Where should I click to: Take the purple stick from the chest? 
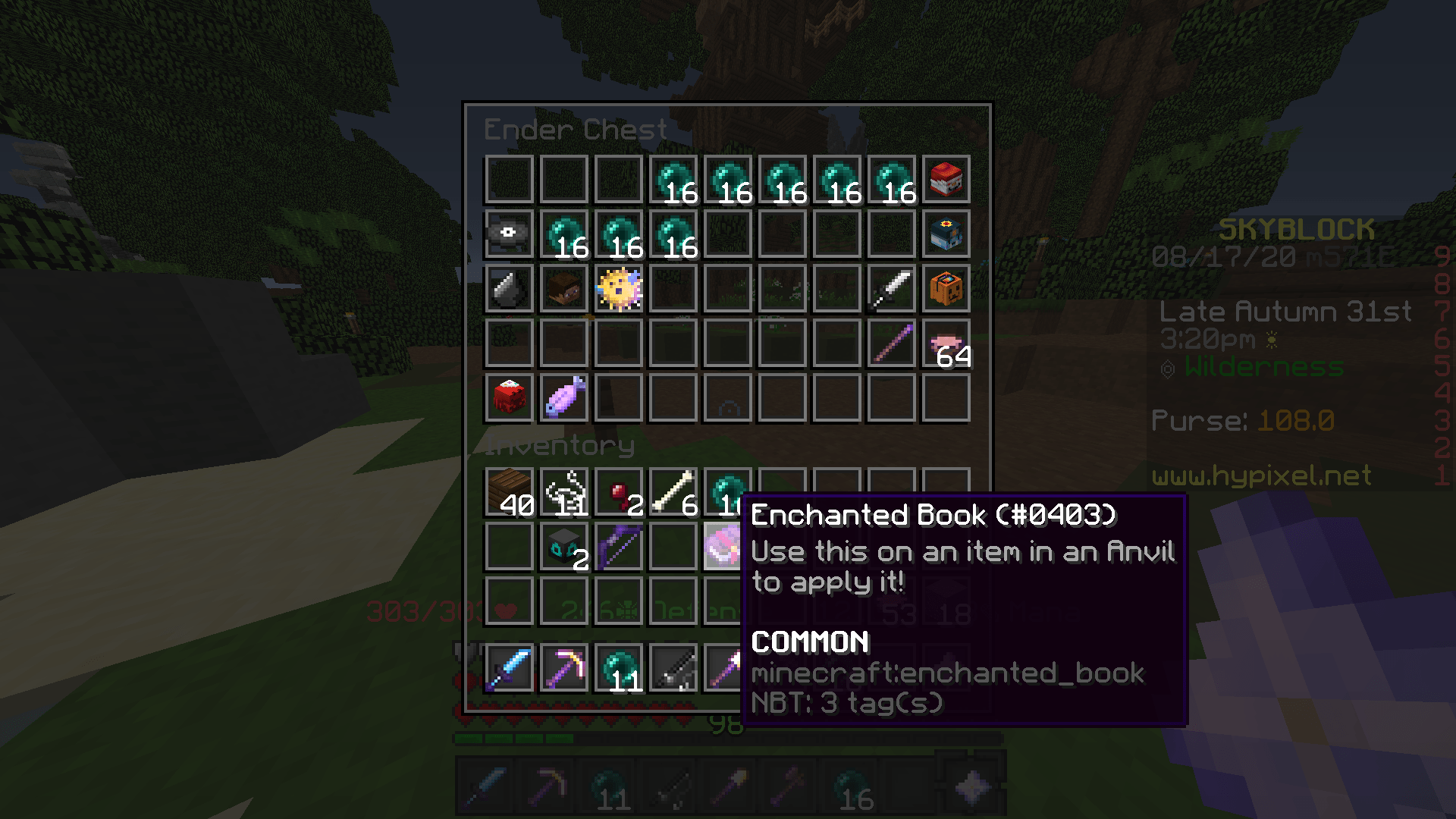click(x=891, y=344)
